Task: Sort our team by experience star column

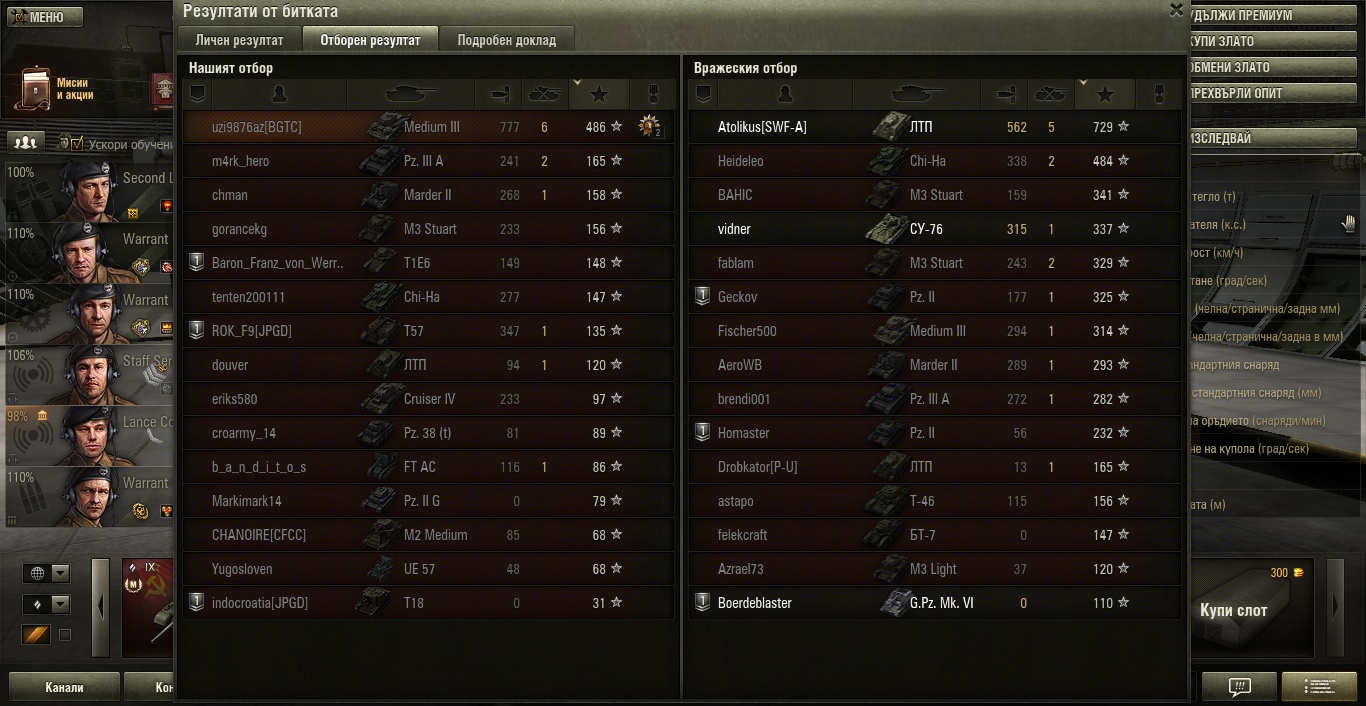Action: click(x=599, y=94)
